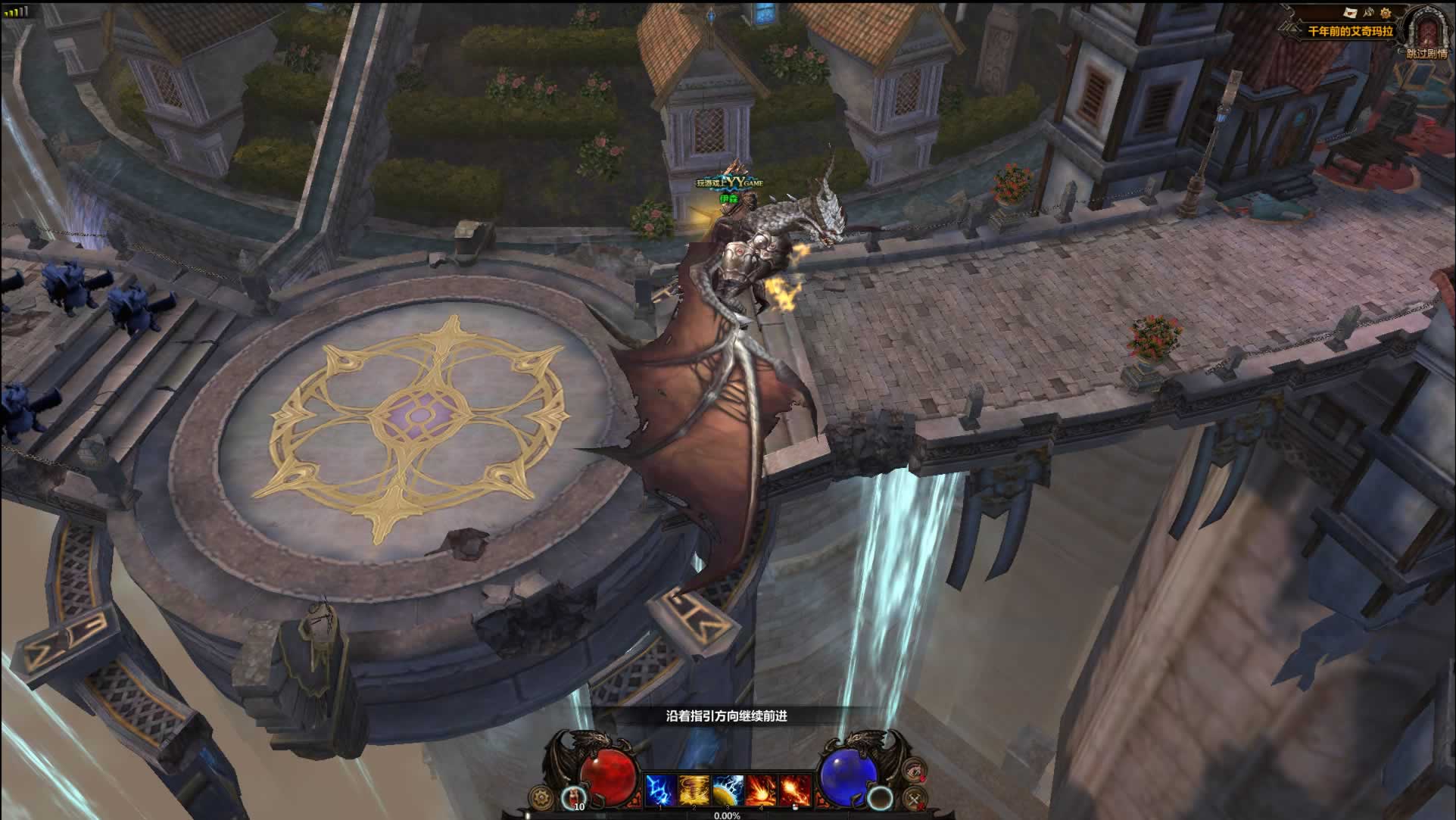This screenshot has width=1456, height=820.
Task: Open the top-right gear settings
Action: point(1386,12)
